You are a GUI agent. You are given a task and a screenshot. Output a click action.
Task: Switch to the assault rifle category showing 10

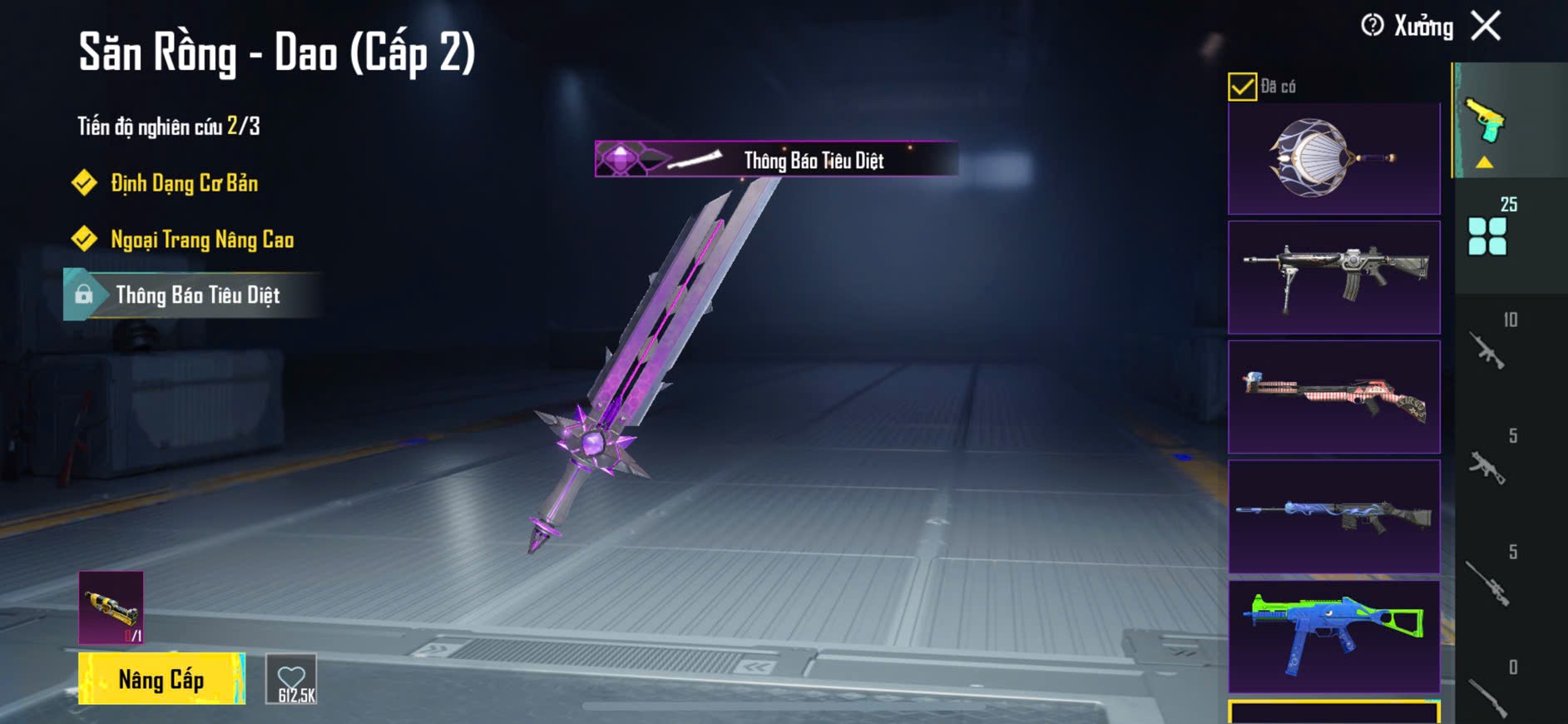[1489, 348]
